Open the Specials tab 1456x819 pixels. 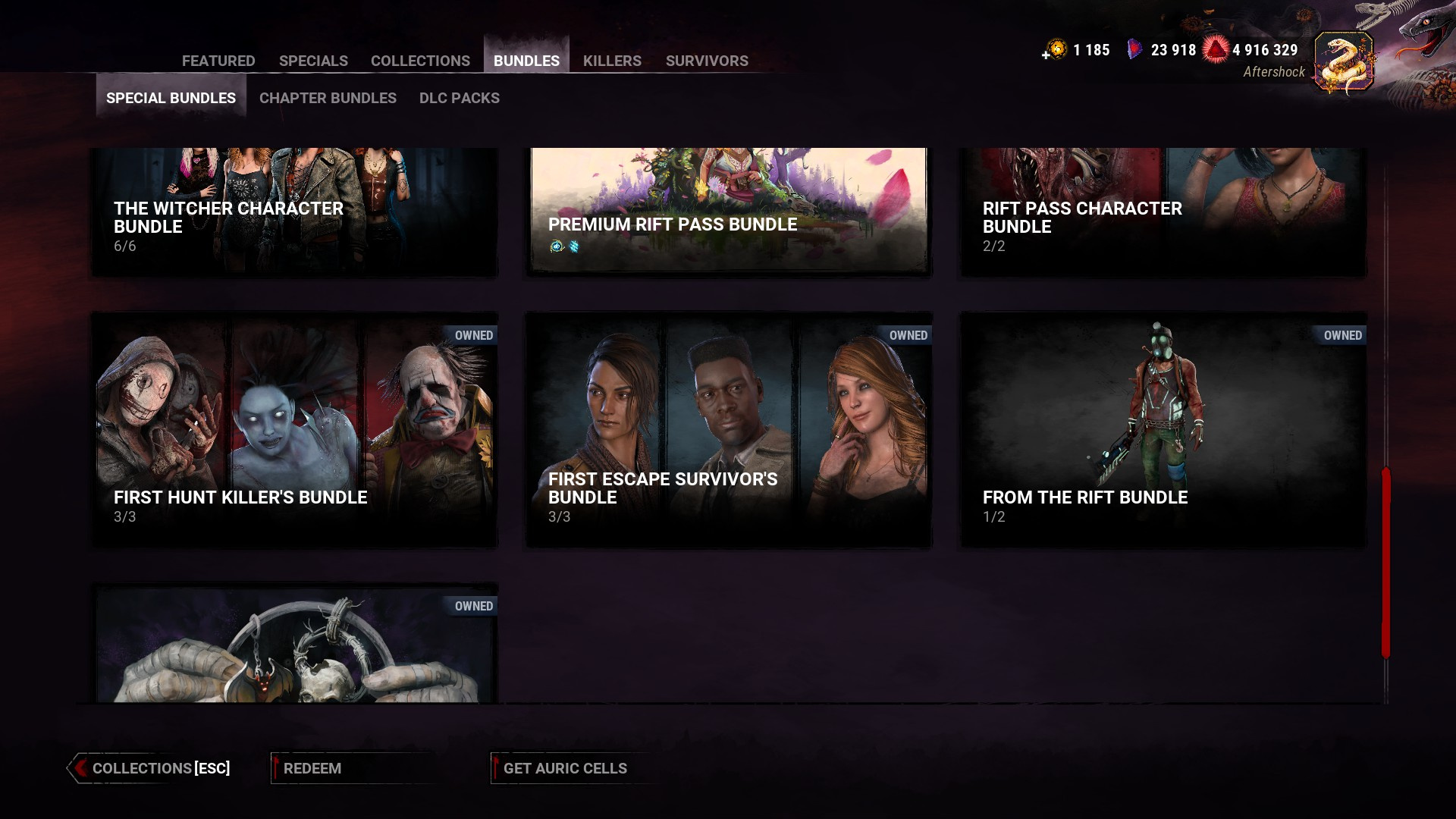click(x=313, y=61)
